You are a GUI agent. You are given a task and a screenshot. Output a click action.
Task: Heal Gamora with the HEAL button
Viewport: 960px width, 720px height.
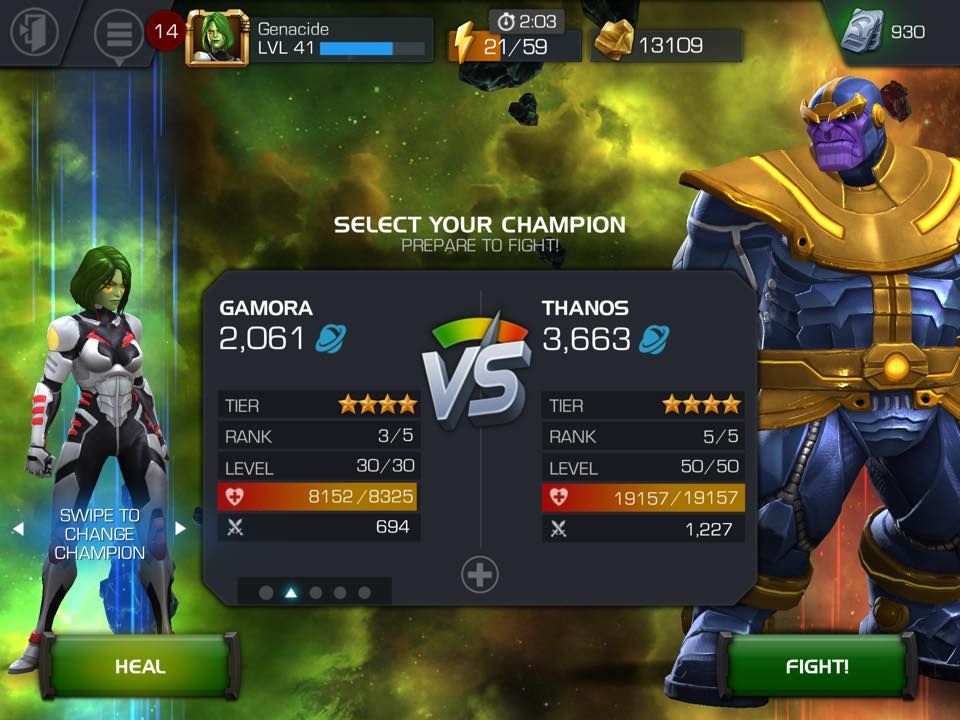[x=140, y=666]
